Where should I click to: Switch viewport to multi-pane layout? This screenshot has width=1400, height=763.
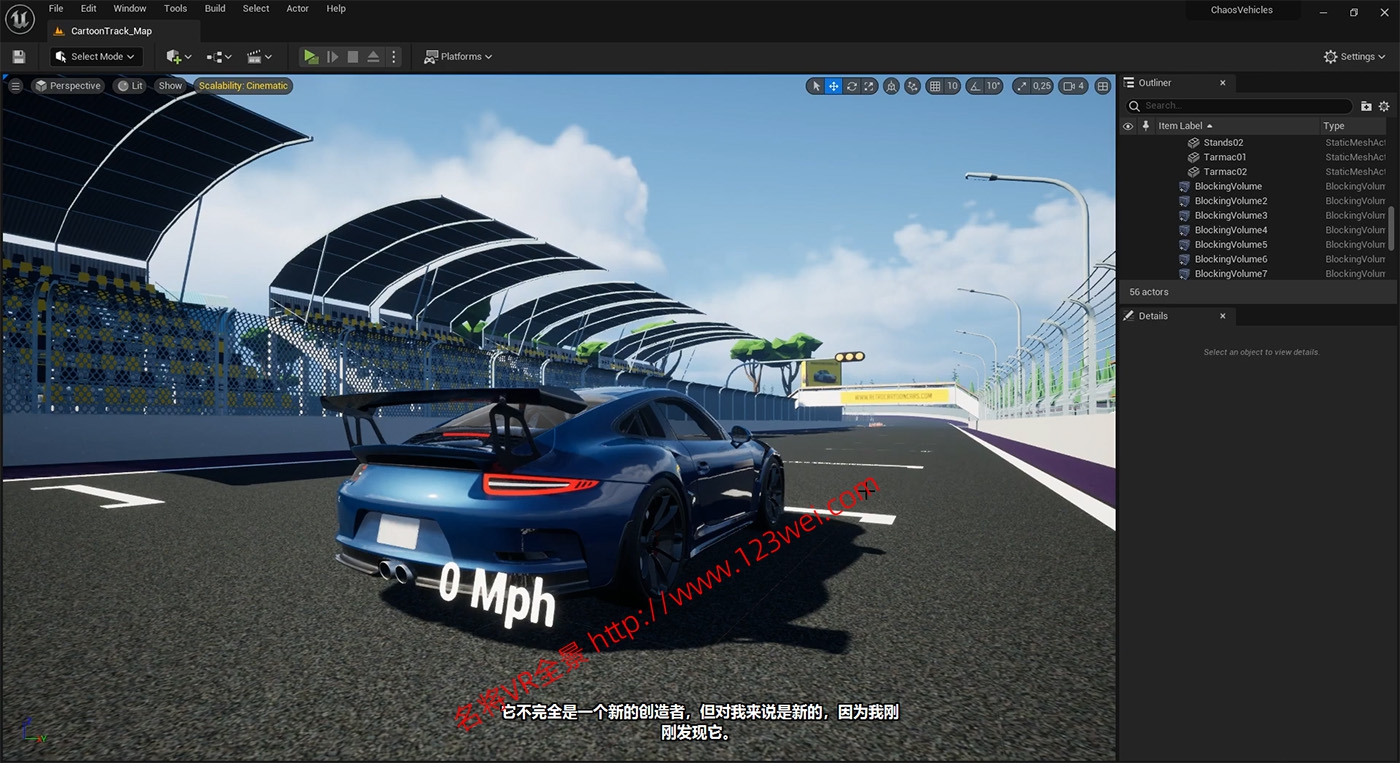point(1103,86)
